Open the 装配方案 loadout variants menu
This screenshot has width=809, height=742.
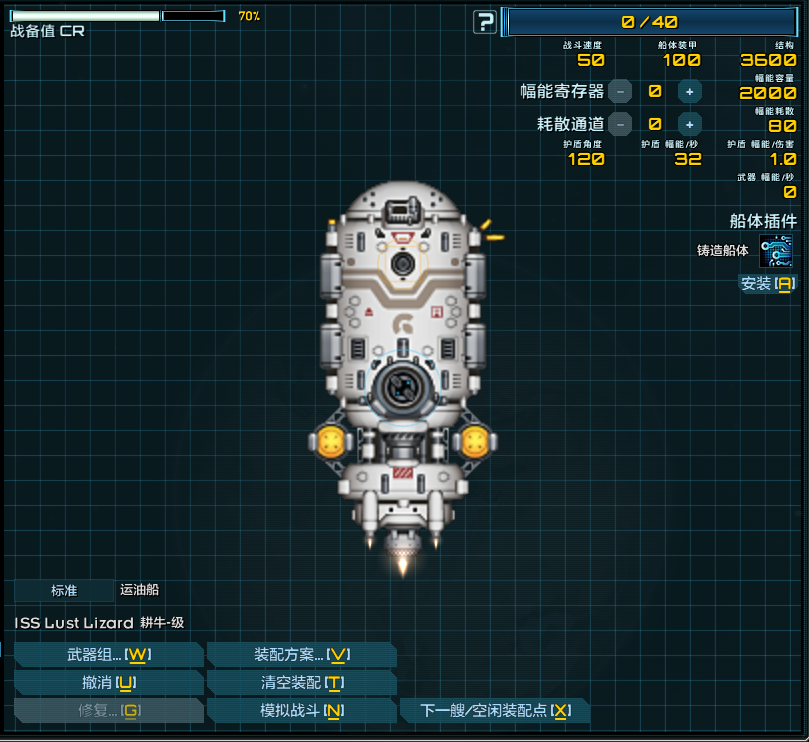tap(301, 655)
